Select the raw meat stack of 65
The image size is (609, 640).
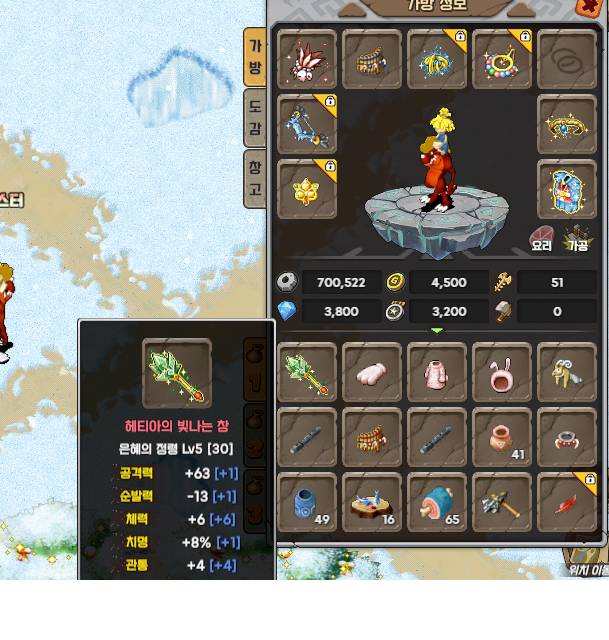tap(436, 502)
